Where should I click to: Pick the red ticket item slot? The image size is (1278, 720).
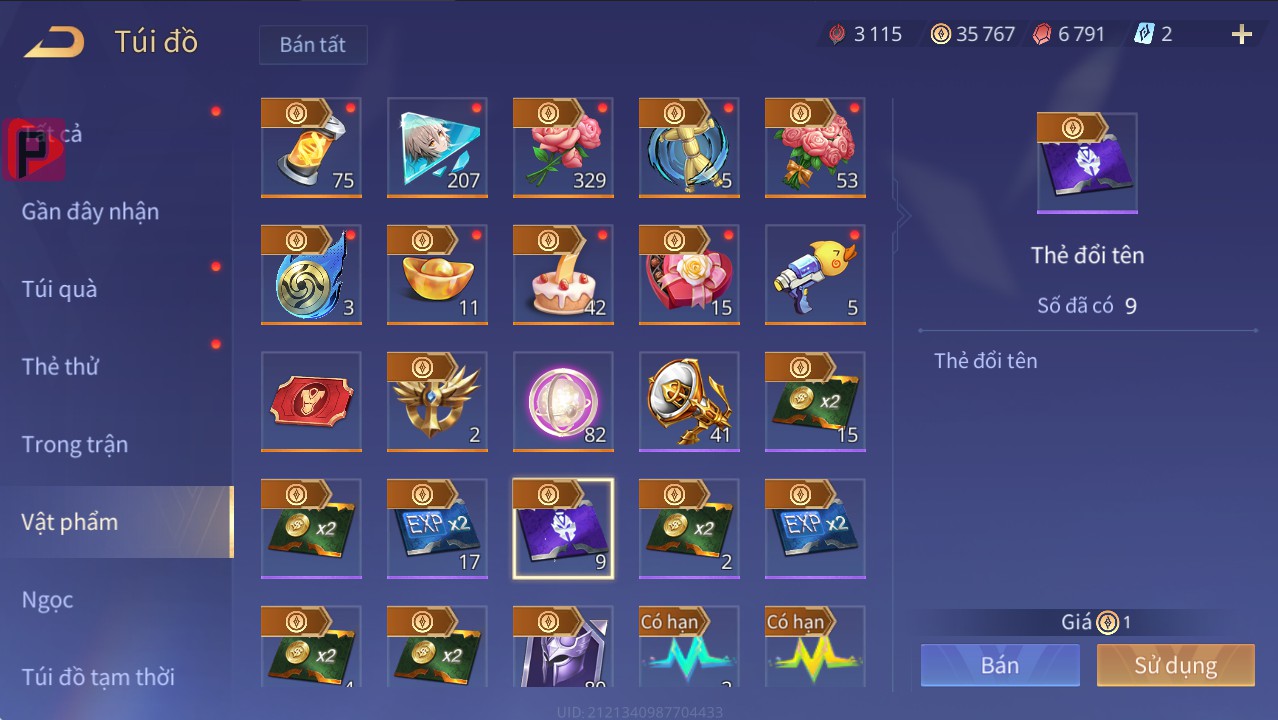click(x=311, y=402)
